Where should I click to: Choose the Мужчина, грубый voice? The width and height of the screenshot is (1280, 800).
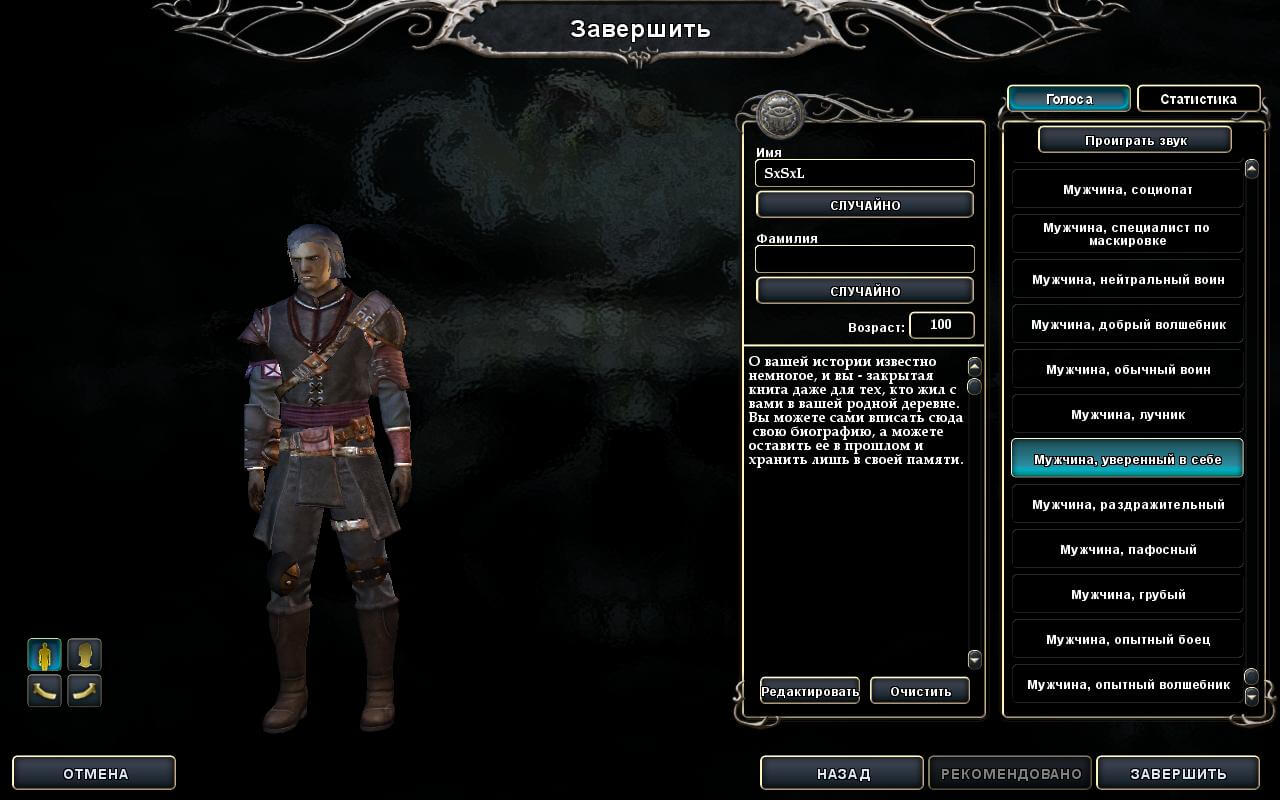pyautogui.click(x=1126, y=594)
